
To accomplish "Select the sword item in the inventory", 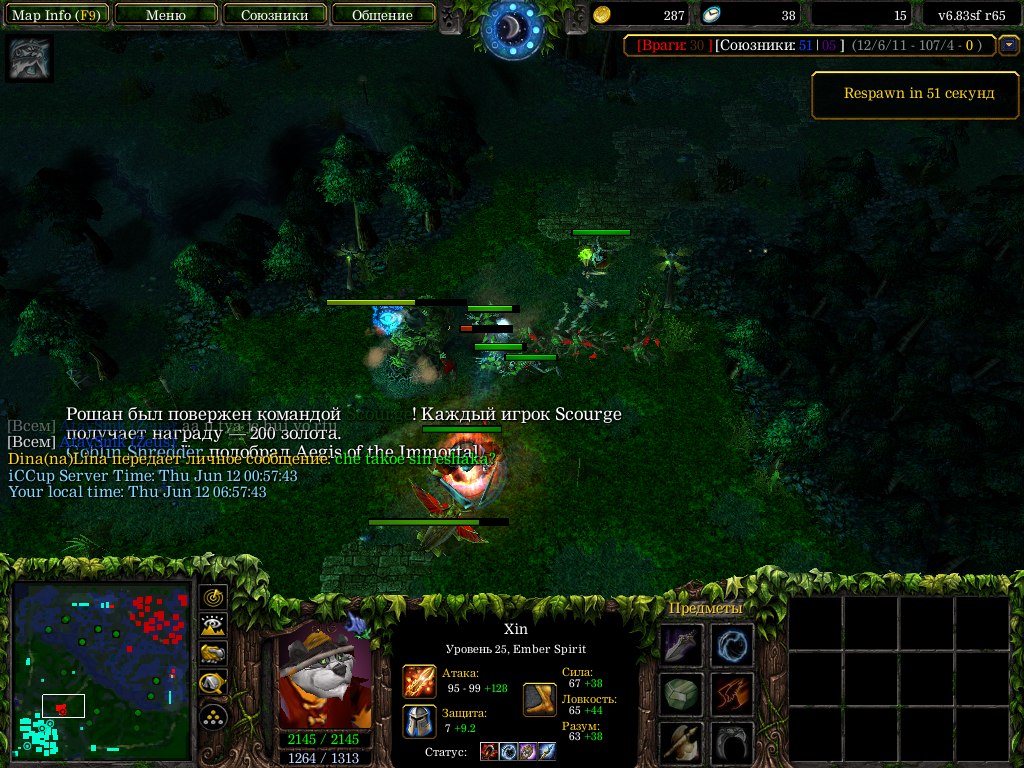I will (x=681, y=646).
